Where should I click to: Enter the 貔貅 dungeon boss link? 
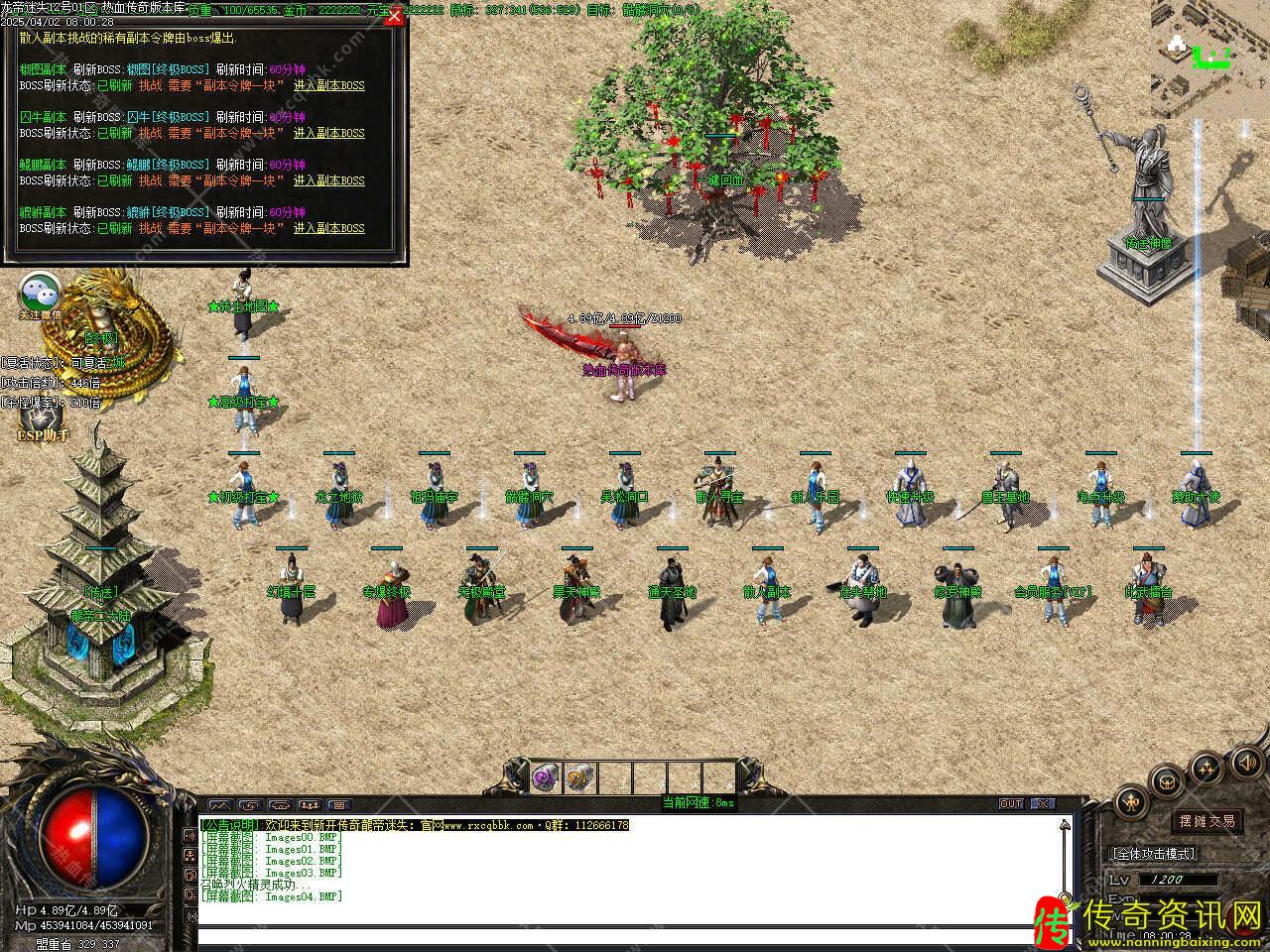click(328, 228)
